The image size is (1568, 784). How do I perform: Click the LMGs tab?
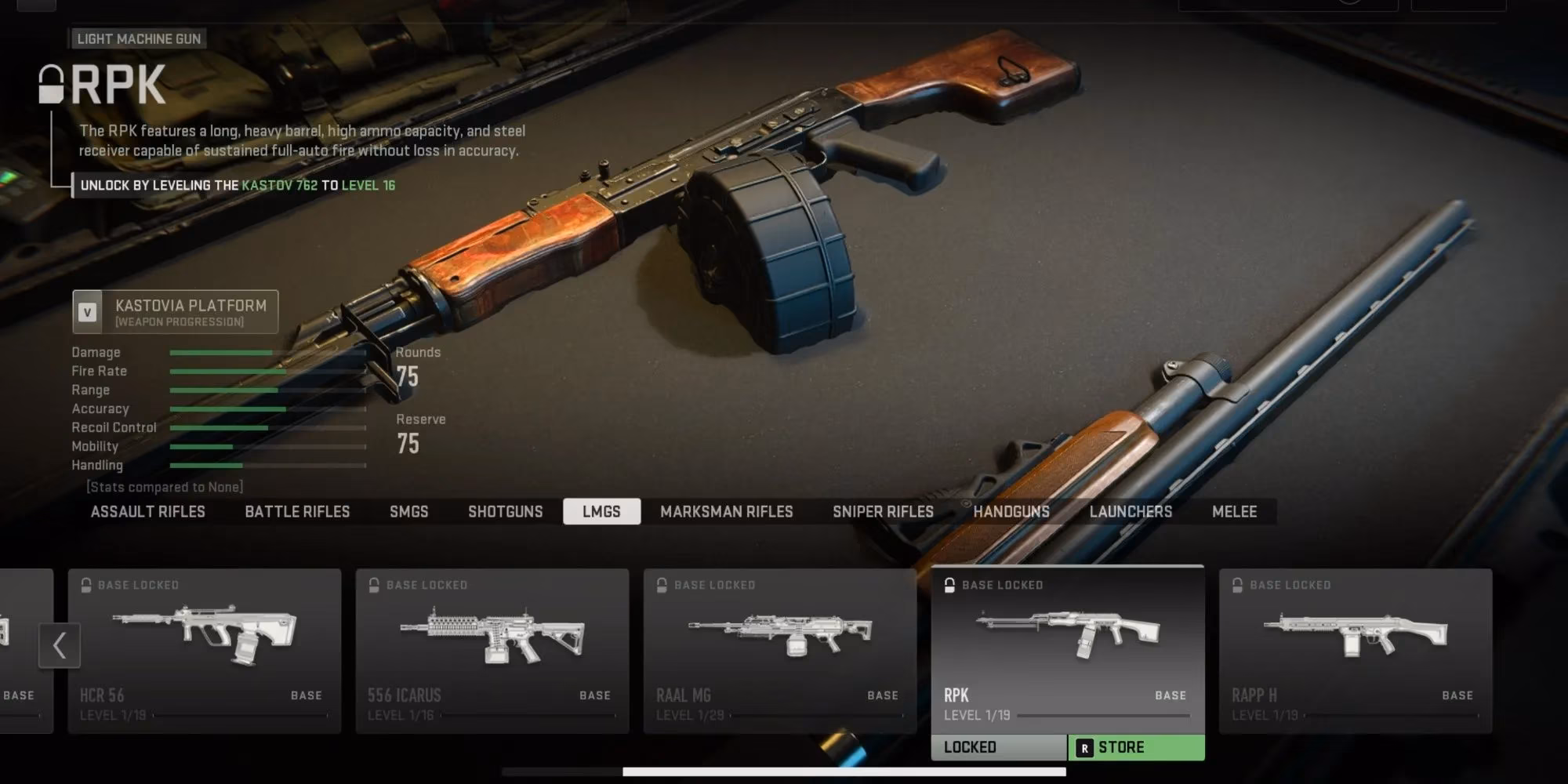coord(601,512)
